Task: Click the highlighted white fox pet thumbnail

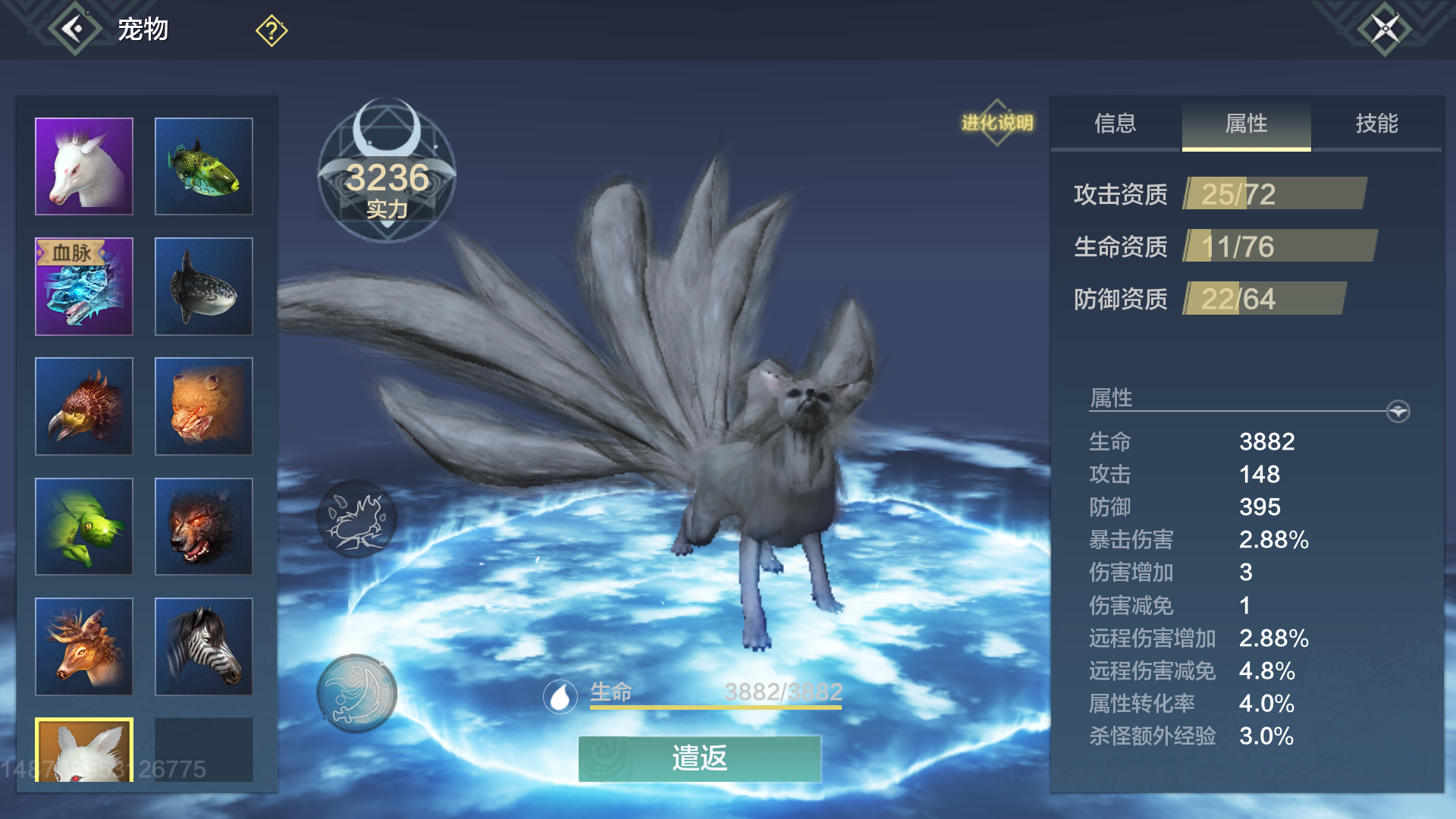Action: (83, 751)
